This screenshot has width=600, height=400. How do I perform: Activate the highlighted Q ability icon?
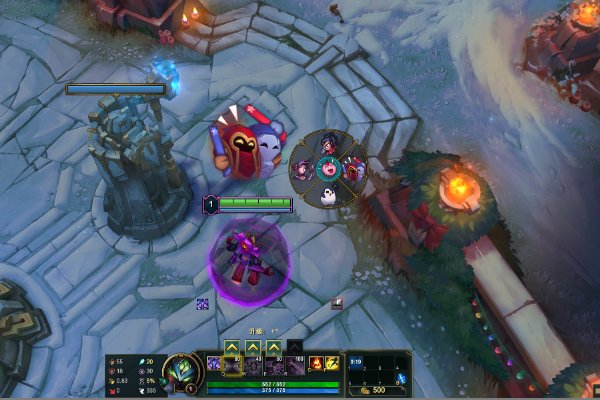pyautogui.click(x=232, y=366)
